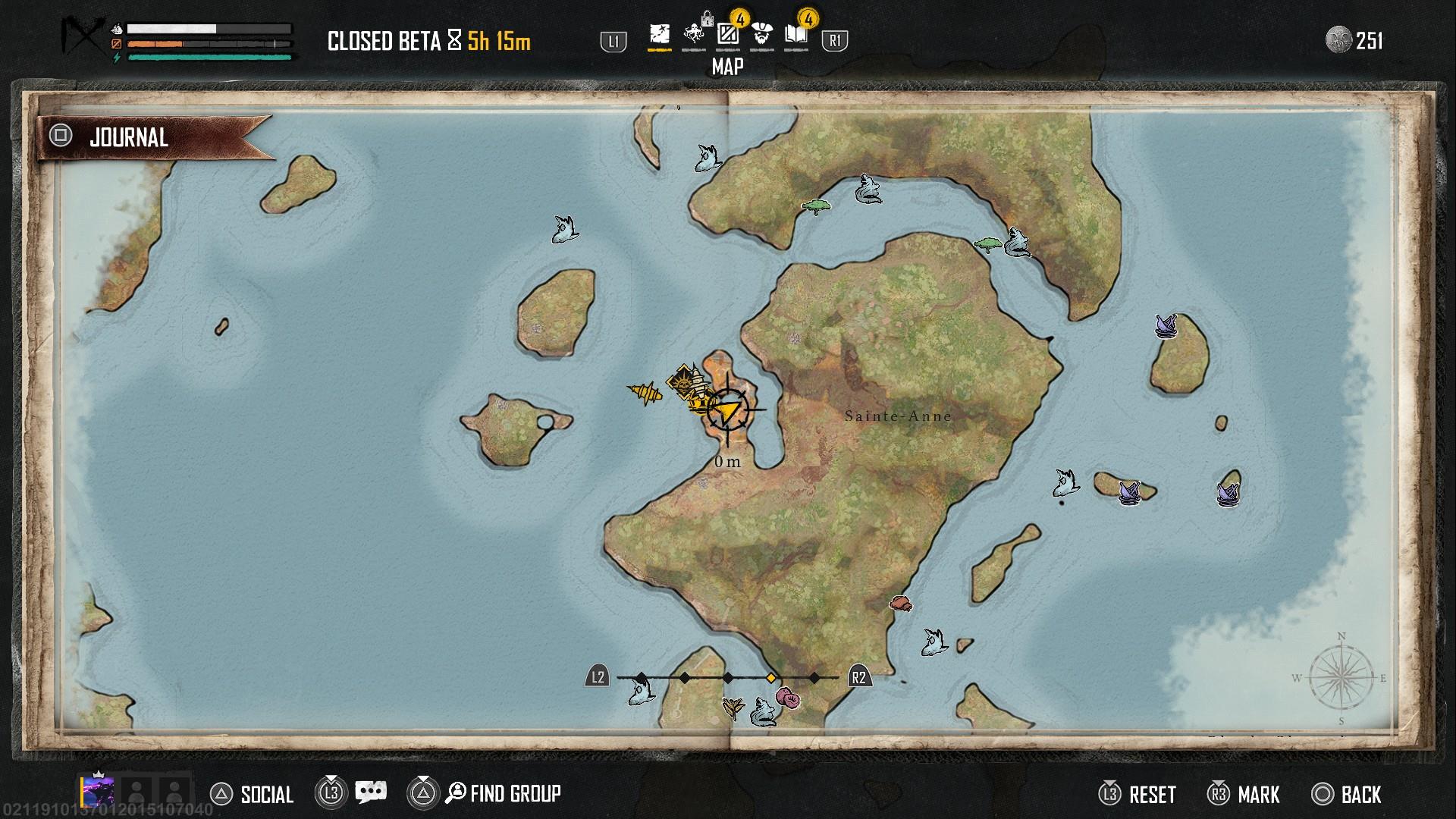Image resolution: width=1456 pixels, height=819 pixels.
Task: Select the gold zoom level diamond
Action: point(771,677)
